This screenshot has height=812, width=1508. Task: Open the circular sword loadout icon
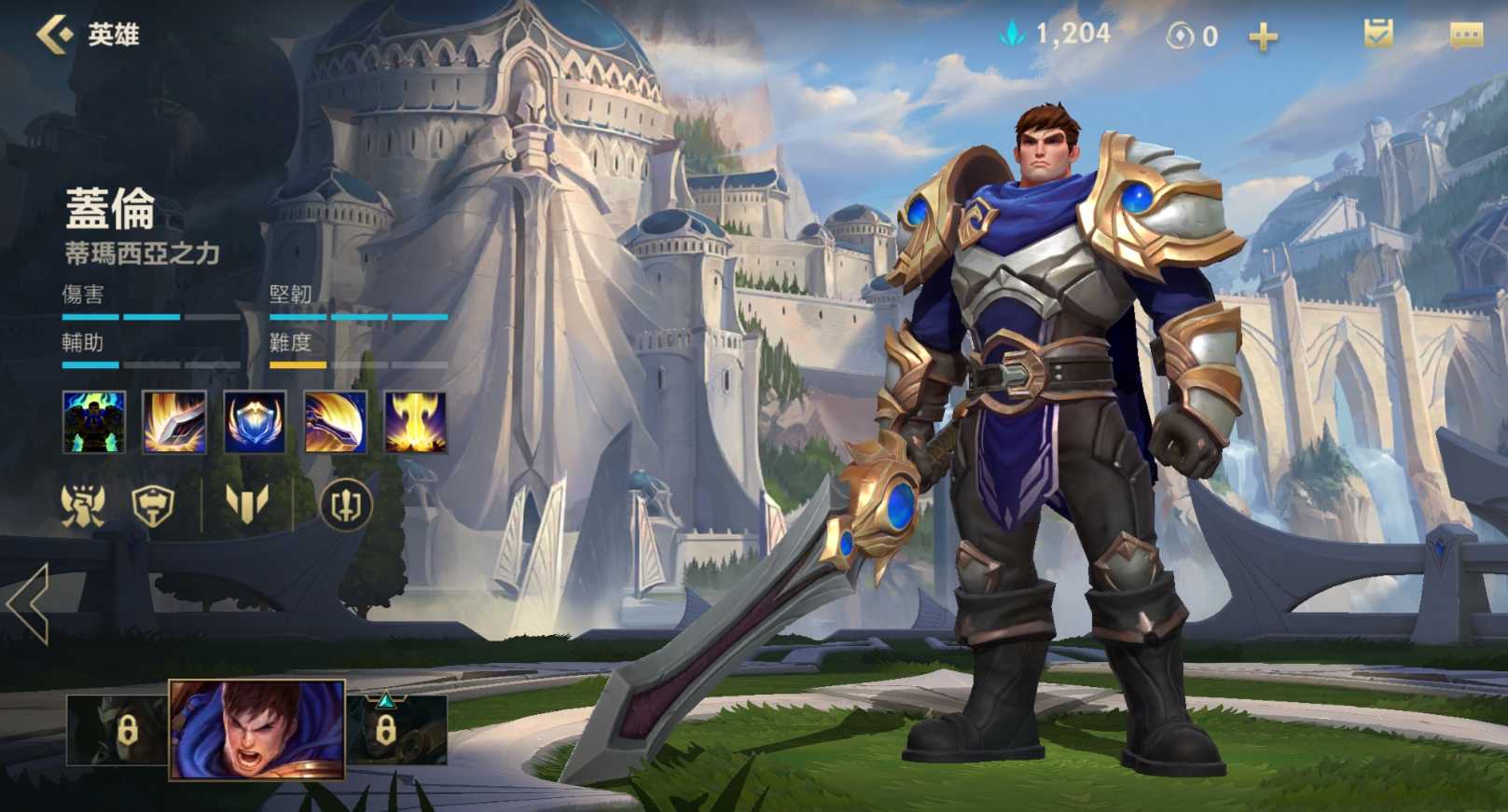click(x=346, y=505)
